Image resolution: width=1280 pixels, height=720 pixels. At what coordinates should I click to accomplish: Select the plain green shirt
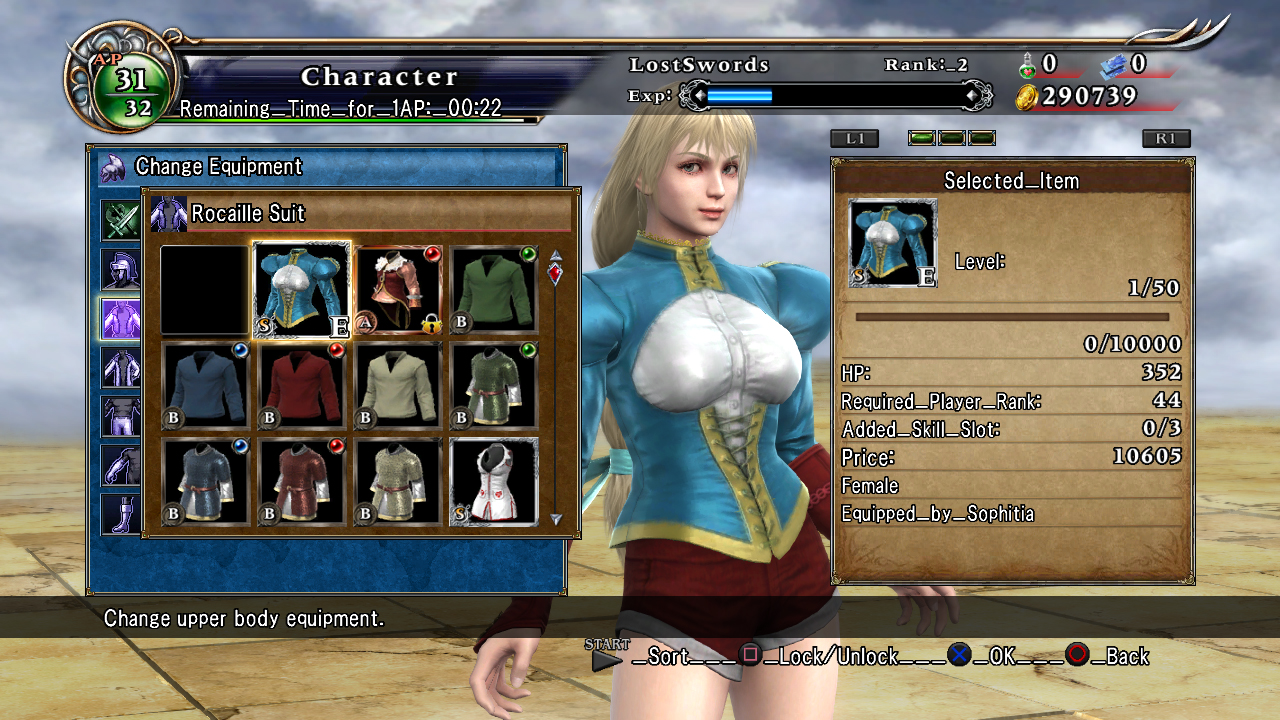point(495,290)
